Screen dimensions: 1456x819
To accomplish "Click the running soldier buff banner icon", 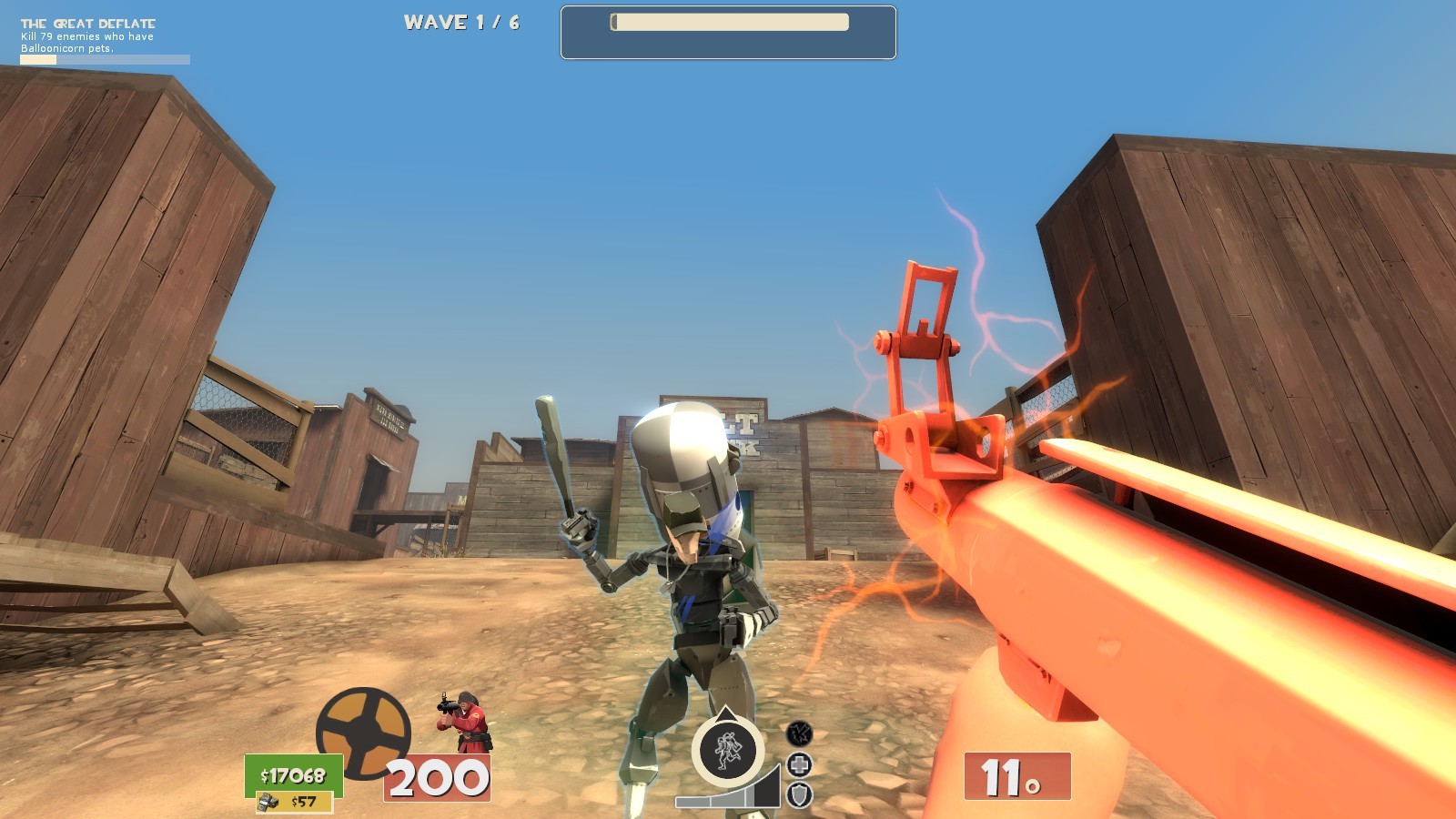I will coord(728,750).
